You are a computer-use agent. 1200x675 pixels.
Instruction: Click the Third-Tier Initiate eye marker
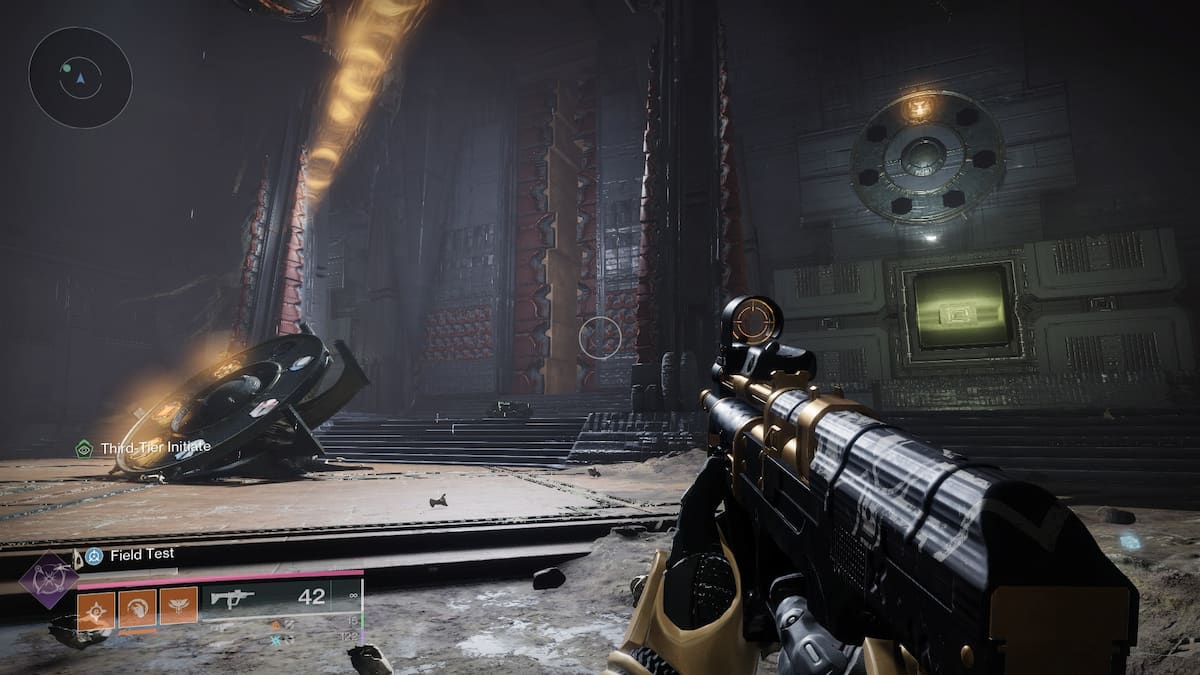pyautogui.click(x=85, y=448)
